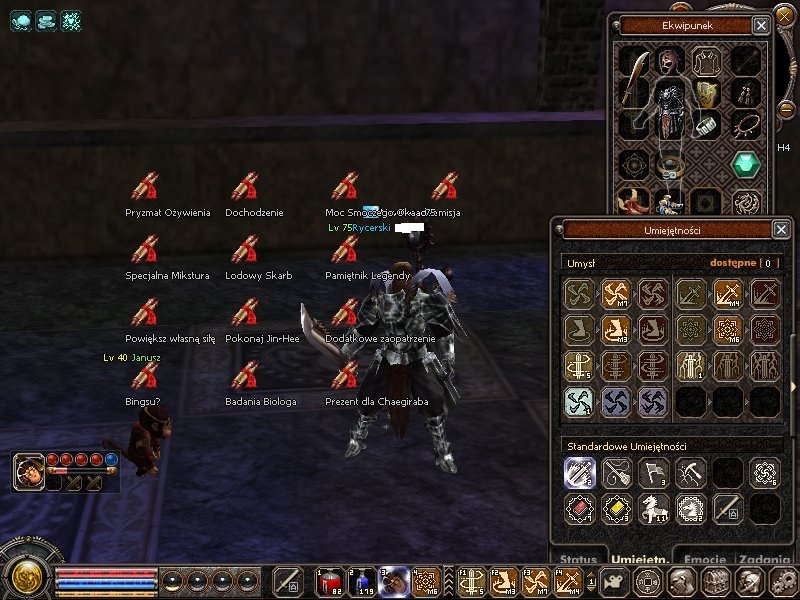Open the Pokonaj Jin-Hee quest scroll
Viewport: 800px width, 600px height.
point(245,313)
